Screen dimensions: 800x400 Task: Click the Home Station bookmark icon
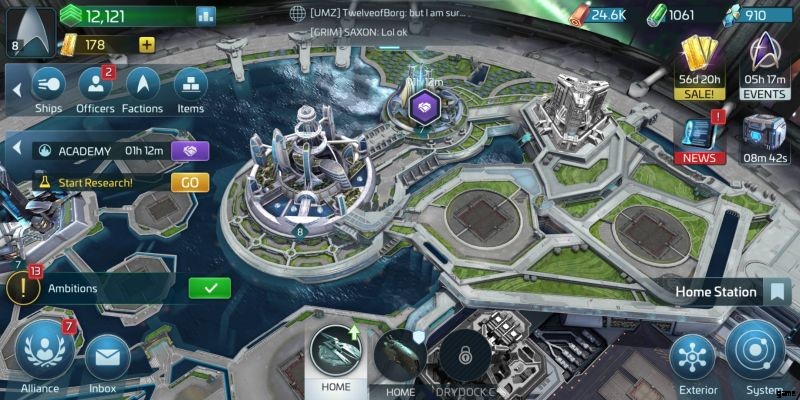coord(775,292)
